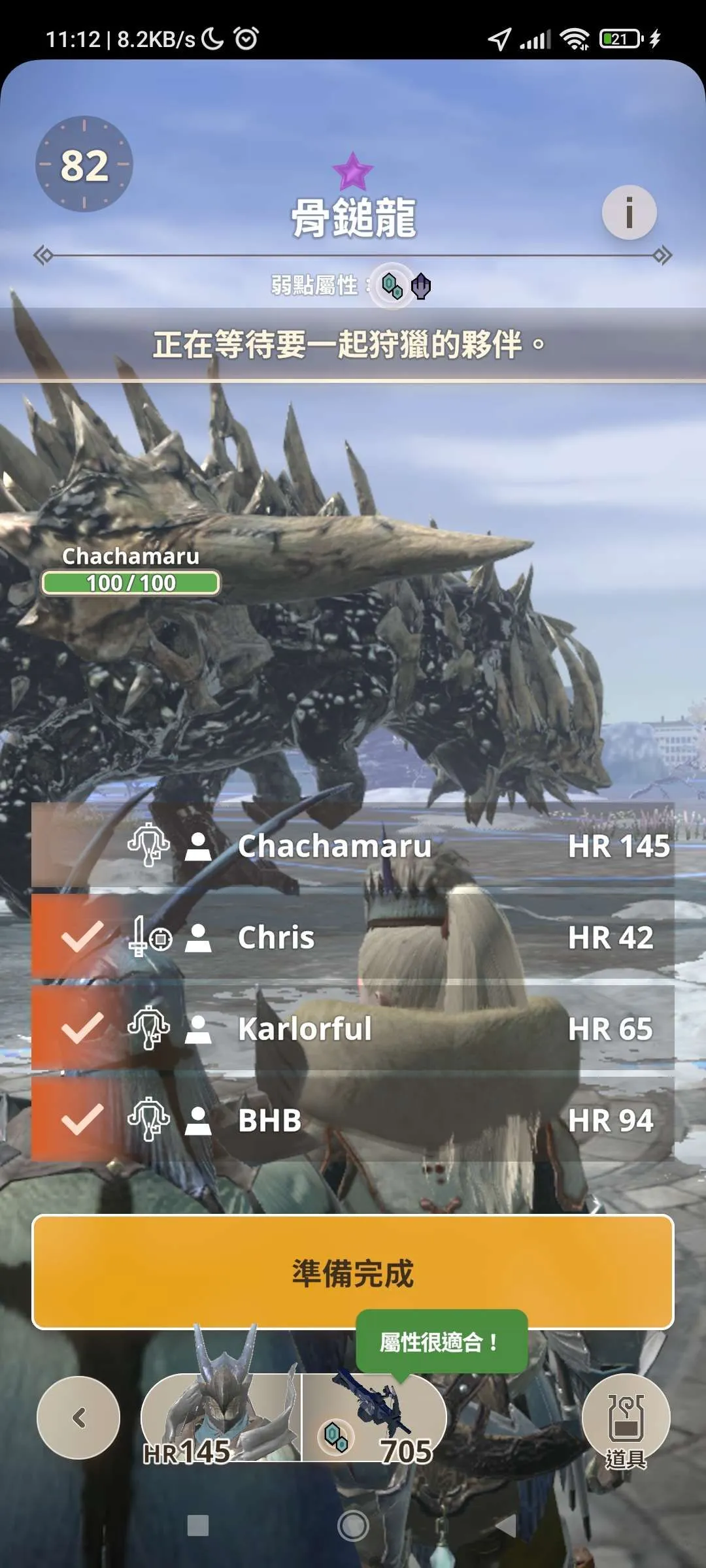This screenshot has height=1568, width=706.
Task: Tap the weakness element icons
Action: [406, 286]
